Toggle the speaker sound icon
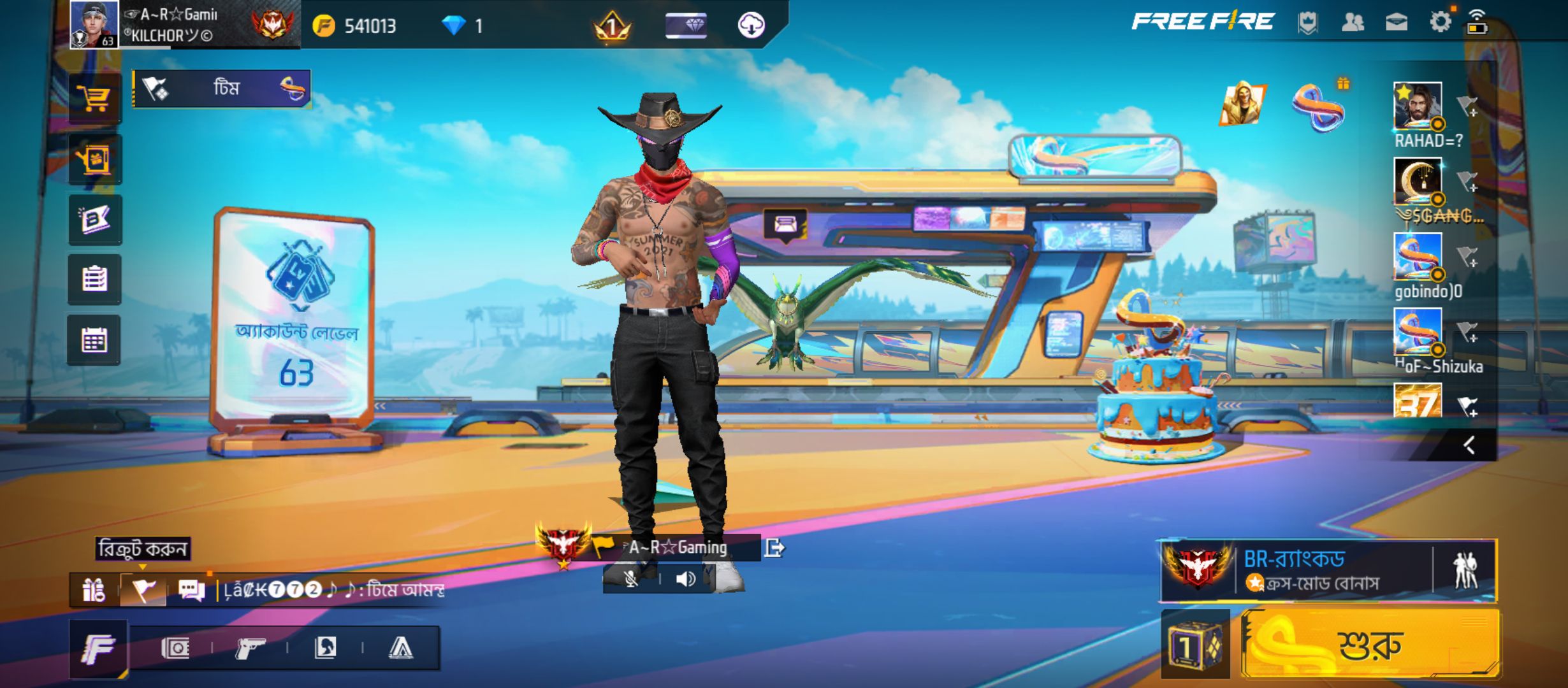The image size is (1568, 688). pos(686,579)
